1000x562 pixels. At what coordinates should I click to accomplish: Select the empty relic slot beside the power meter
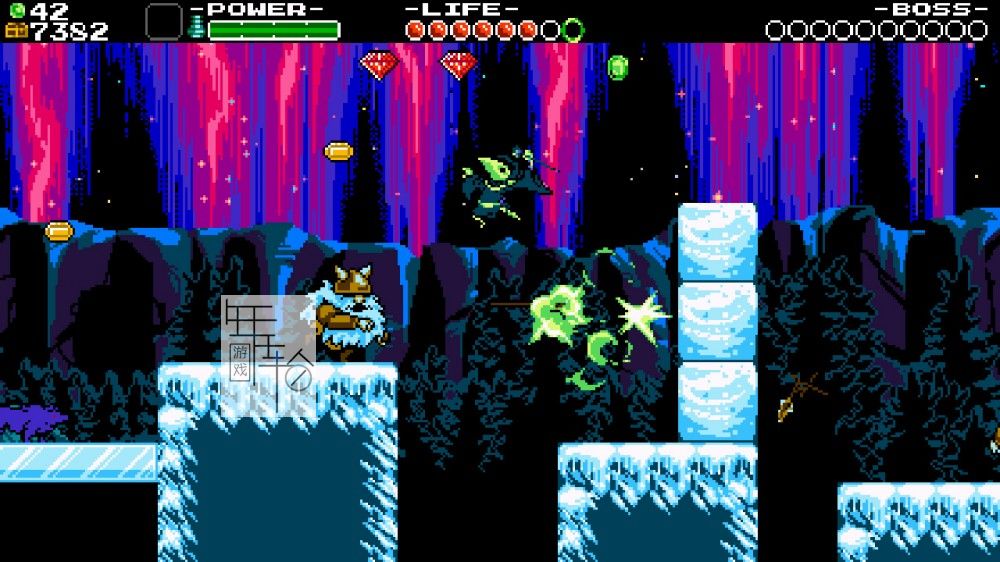coord(163,21)
